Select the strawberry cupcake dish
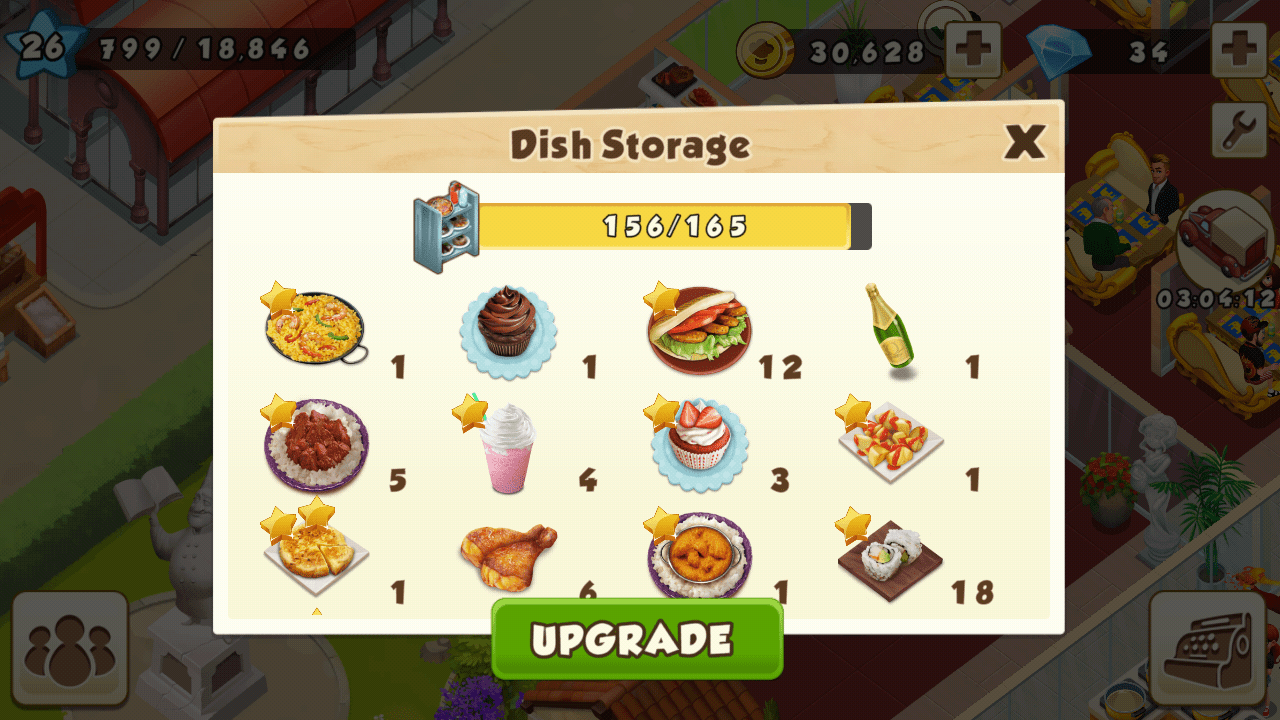Screen dimensions: 1280x720 pyautogui.click(x=699, y=444)
